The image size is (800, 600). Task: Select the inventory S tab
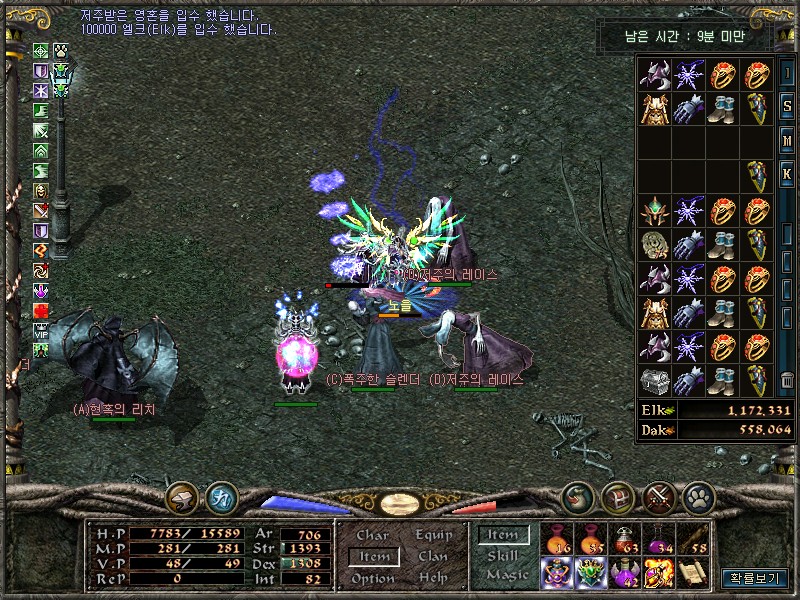[x=787, y=108]
